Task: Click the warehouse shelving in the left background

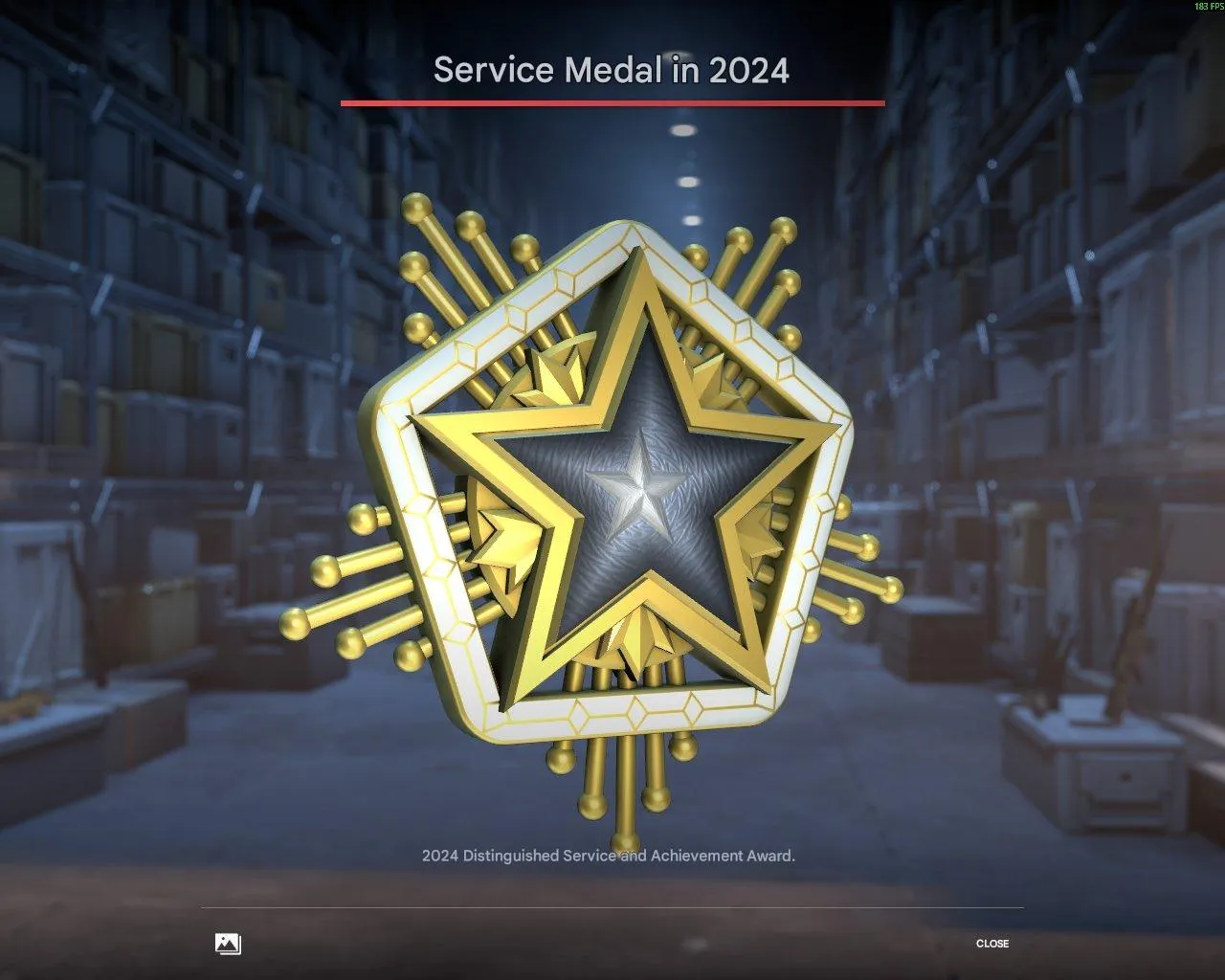Action: click(x=115, y=287)
